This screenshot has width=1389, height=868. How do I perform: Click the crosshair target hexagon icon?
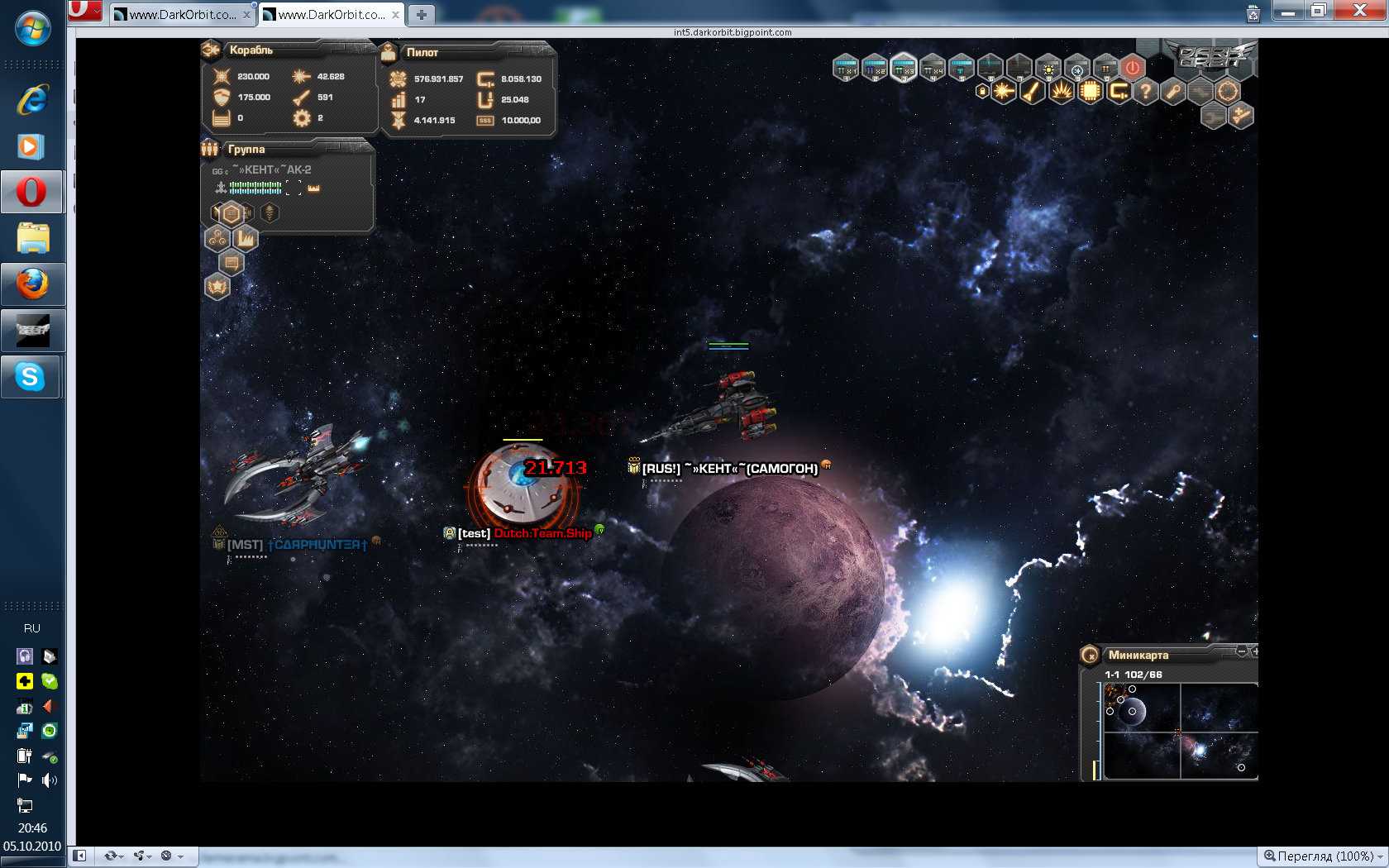tap(1228, 91)
